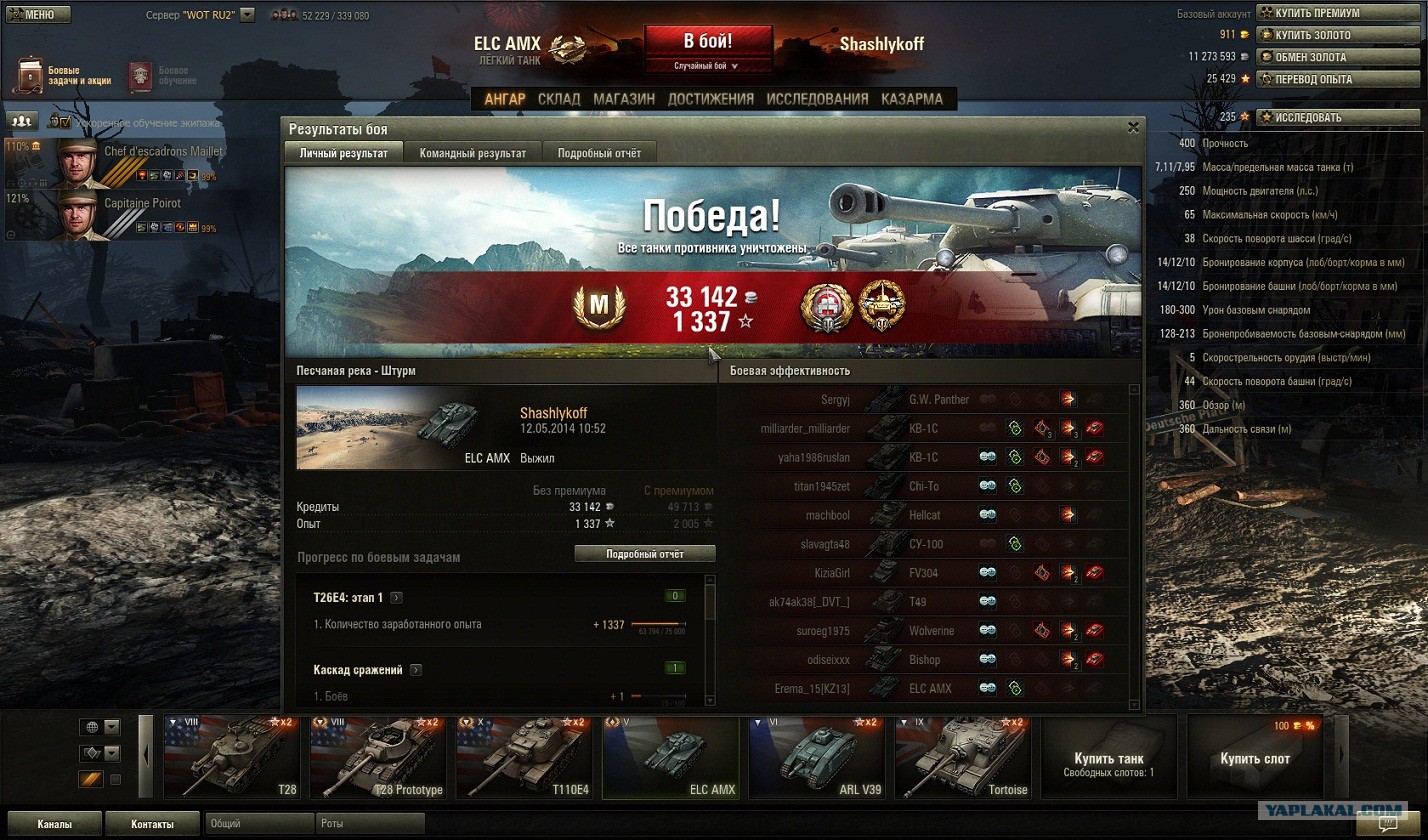The image size is (1428, 840).
Task: Go to the МАГАЗИН section
Action: point(624,99)
